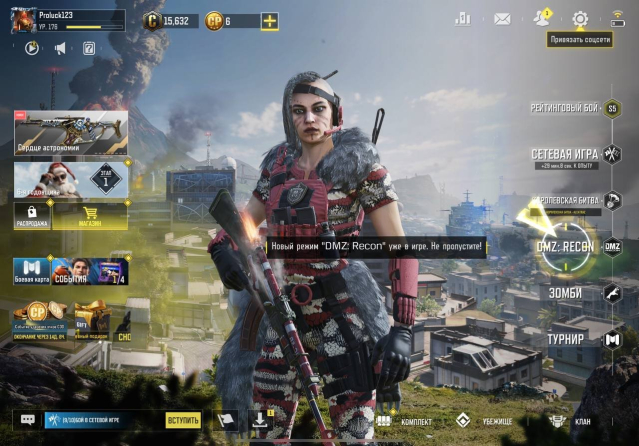Open the "Боевая карта" battle pass
639x446 pixels.
click(x=30, y=272)
